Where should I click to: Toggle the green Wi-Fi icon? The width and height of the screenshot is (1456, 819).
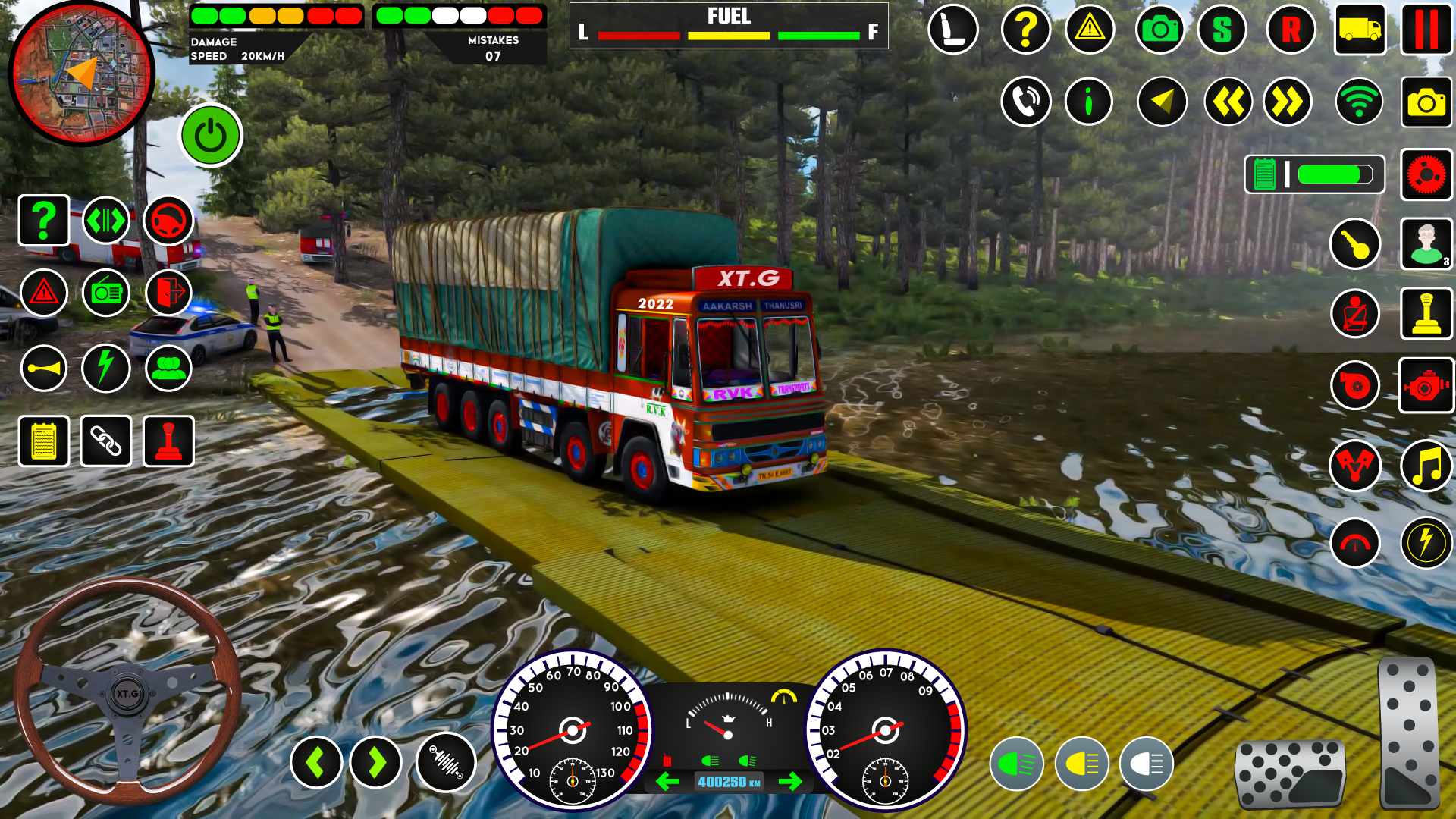pos(1359,102)
